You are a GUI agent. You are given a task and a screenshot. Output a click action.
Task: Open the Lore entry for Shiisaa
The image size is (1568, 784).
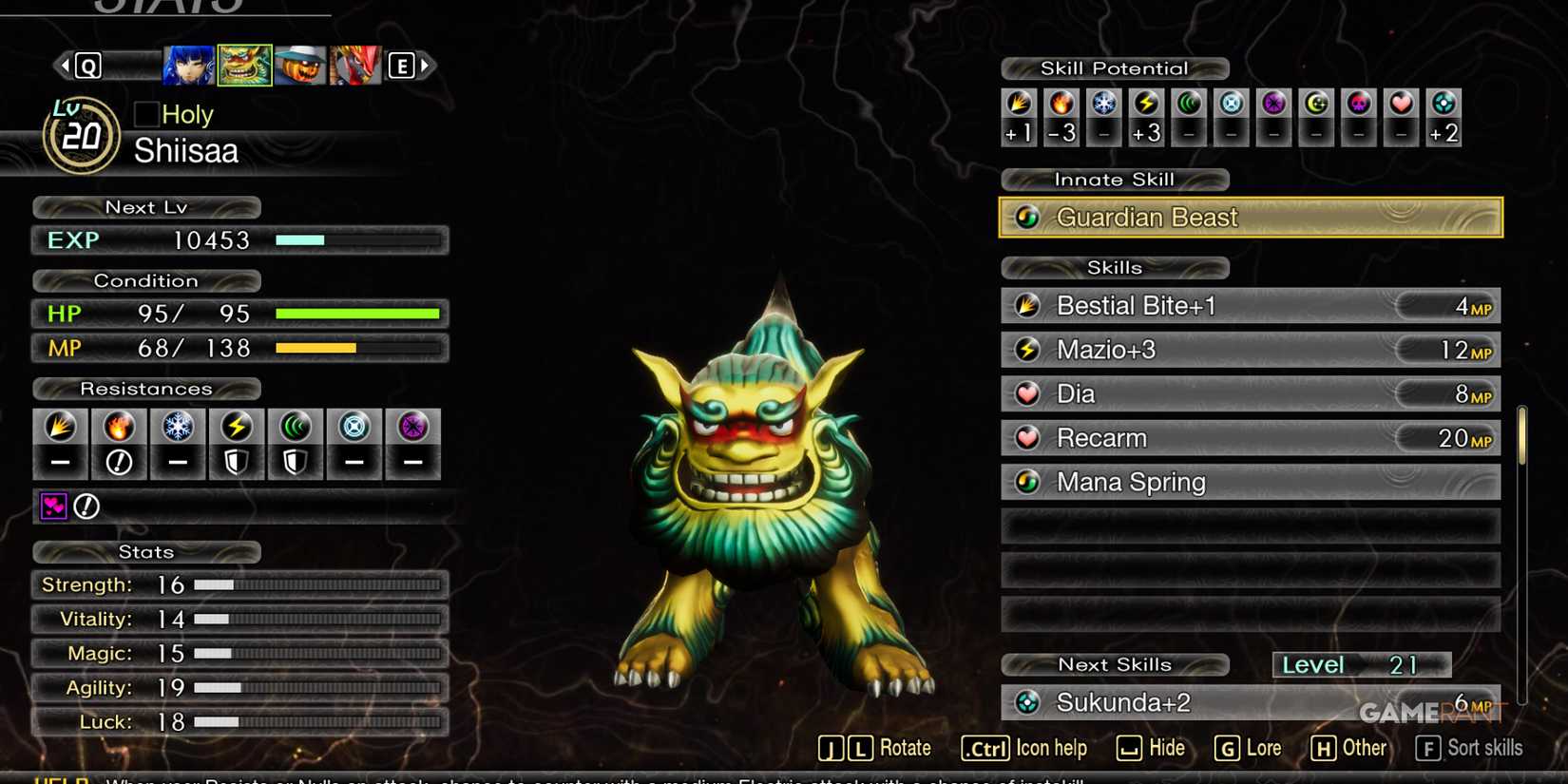[x=1248, y=748]
